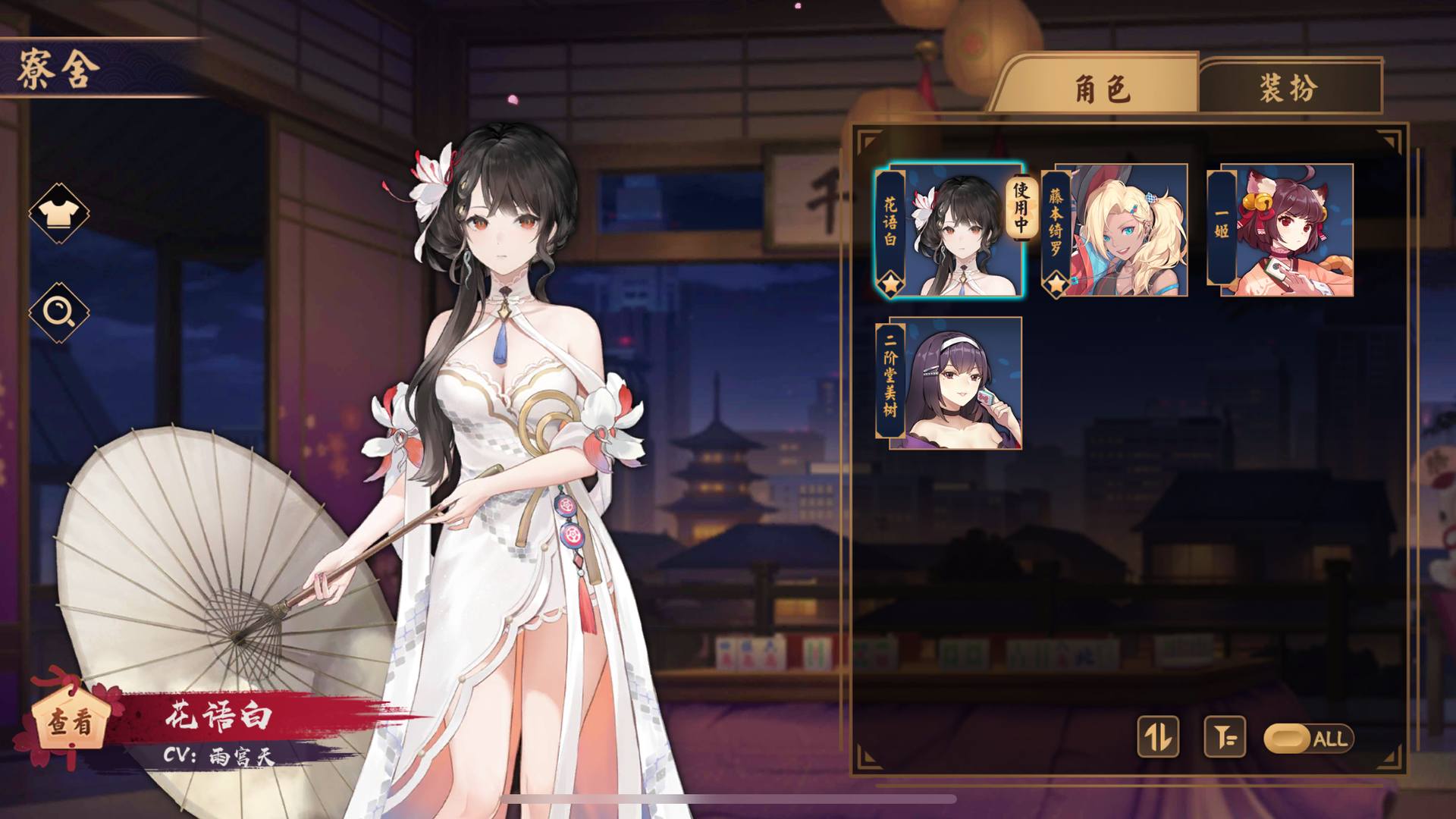Switch to the 角色 tab
Viewport: 1456px width, 819px height.
[x=1101, y=88]
